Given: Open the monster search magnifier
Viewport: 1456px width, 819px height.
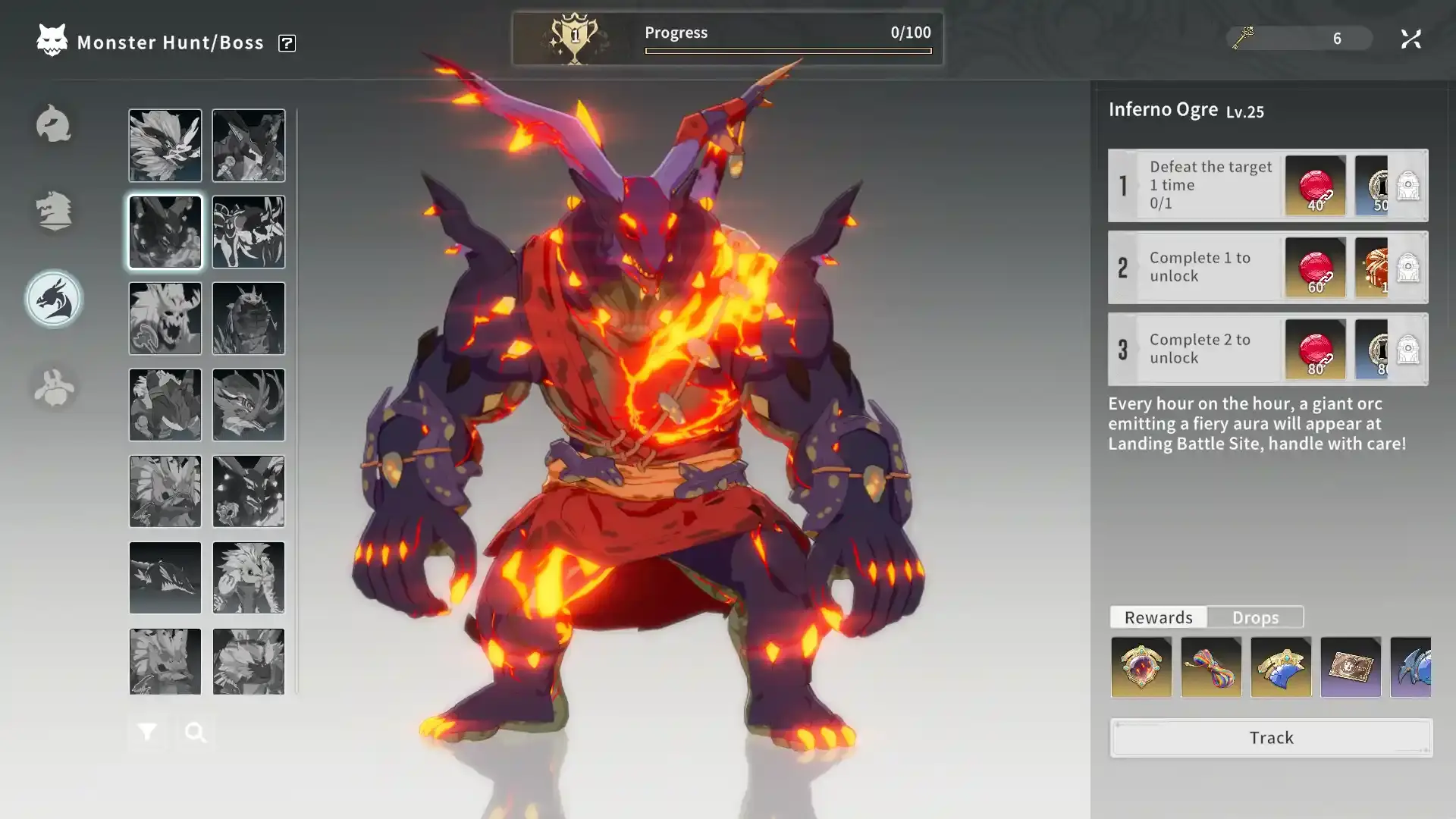Looking at the screenshot, I should coord(196,732).
